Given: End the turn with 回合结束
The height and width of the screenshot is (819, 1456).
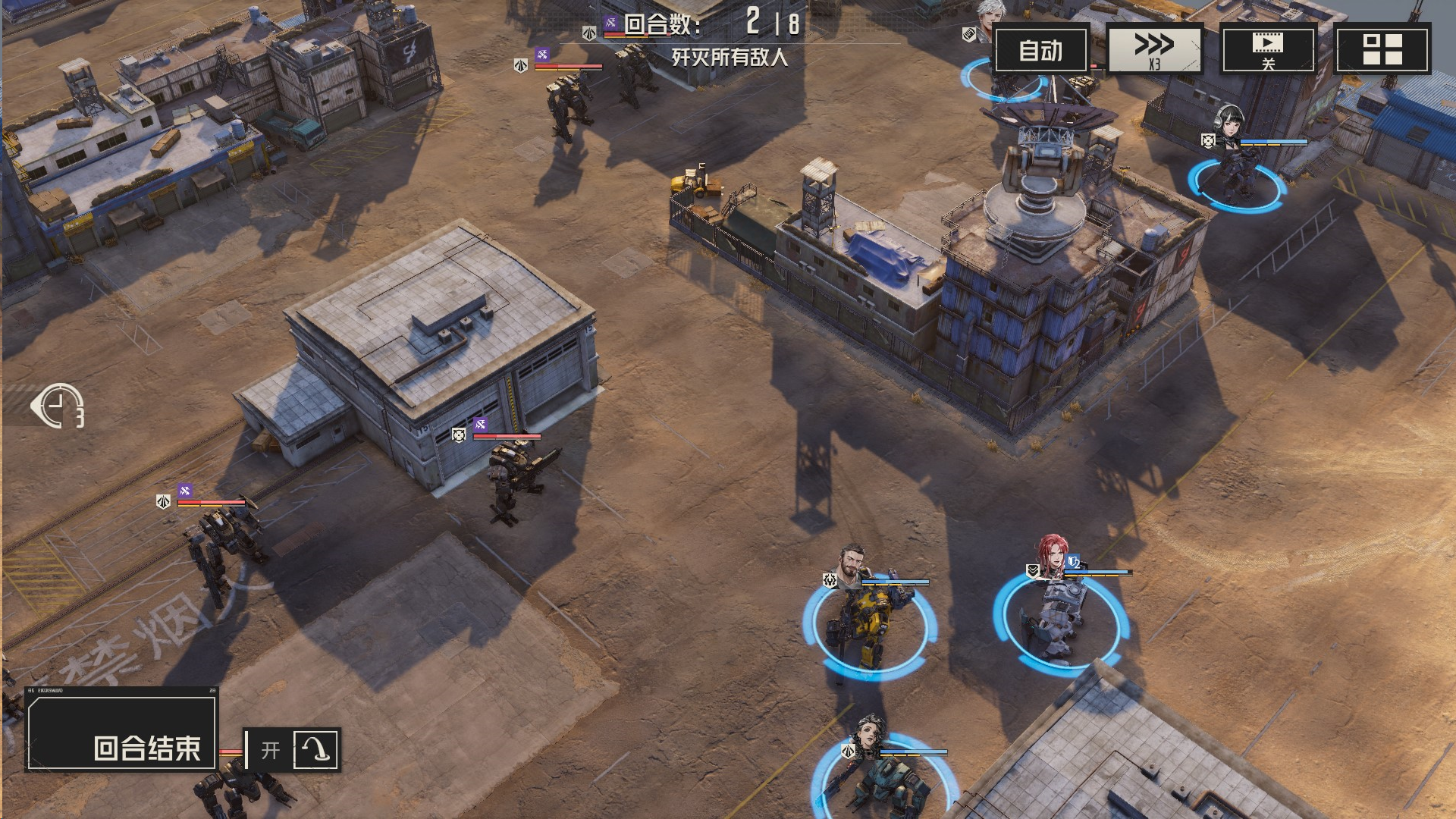Looking at the screenshot, I should pos(122,733).
